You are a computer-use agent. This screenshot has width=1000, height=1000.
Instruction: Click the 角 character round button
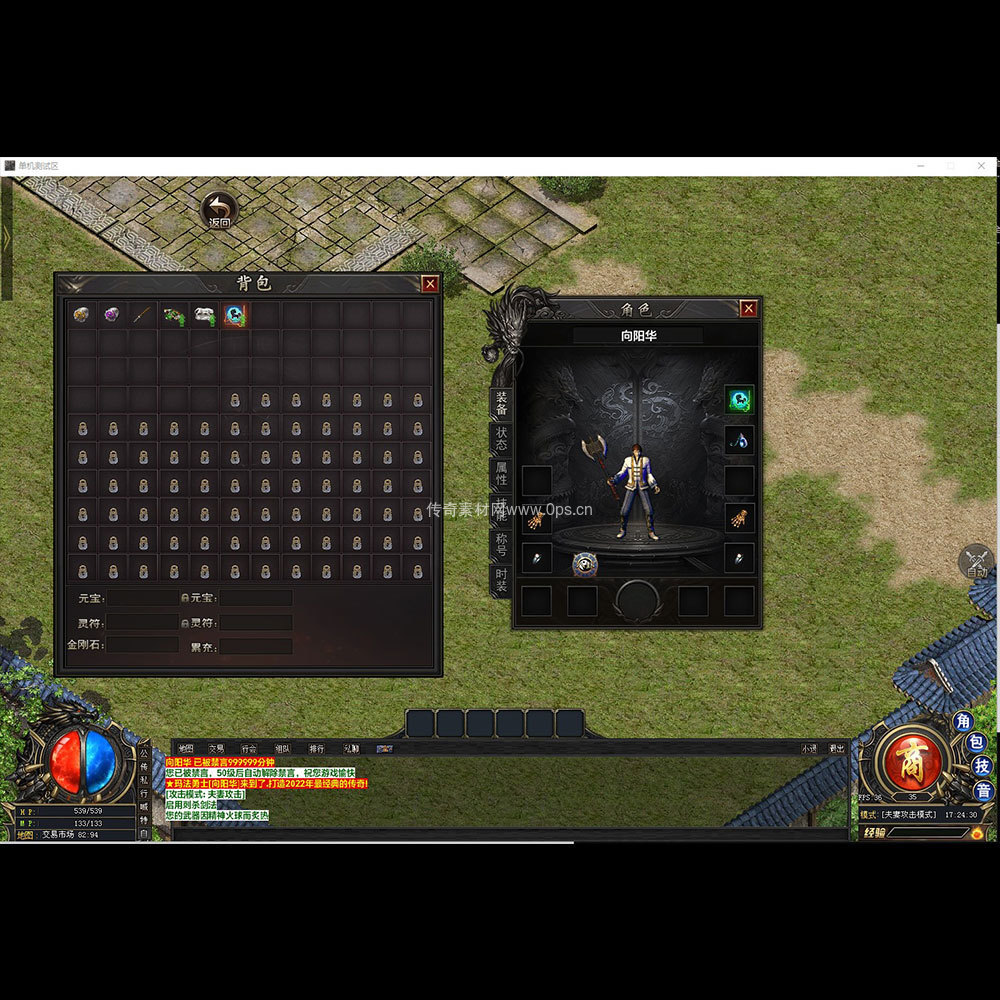point(963,721)
